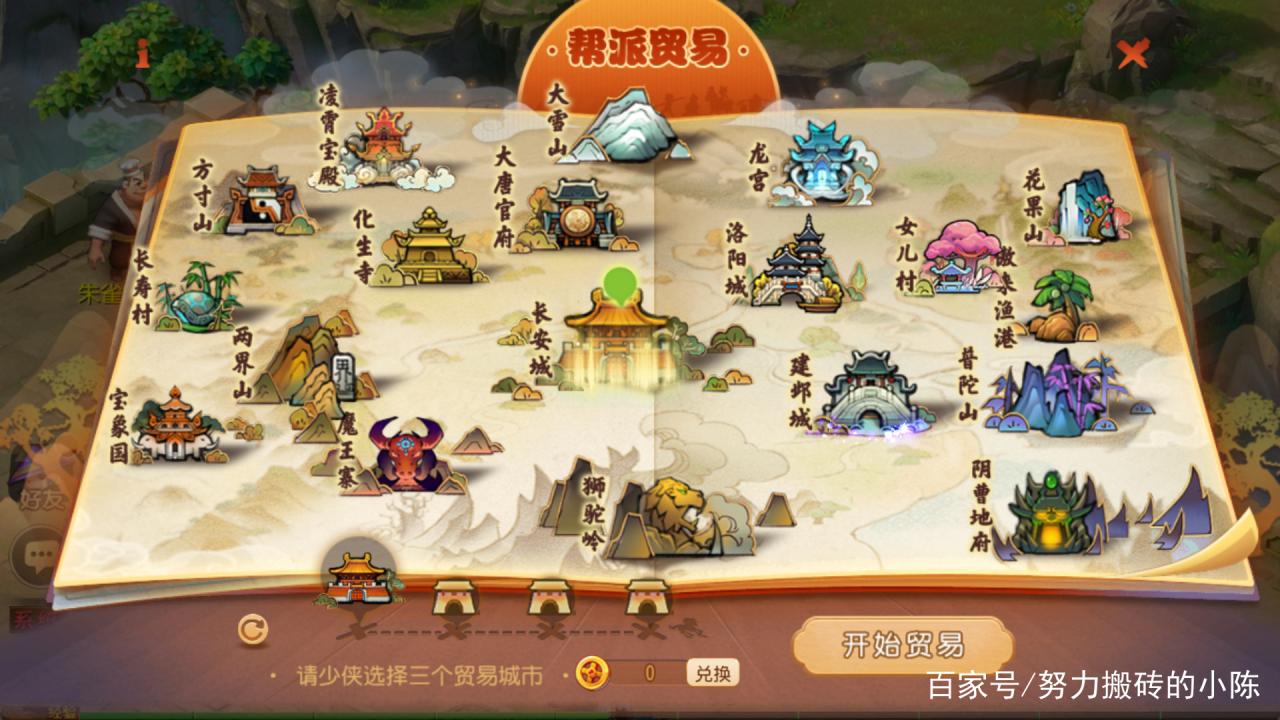Click the info (i) icon top left
1280x720 pixels.
pos(142,52)
